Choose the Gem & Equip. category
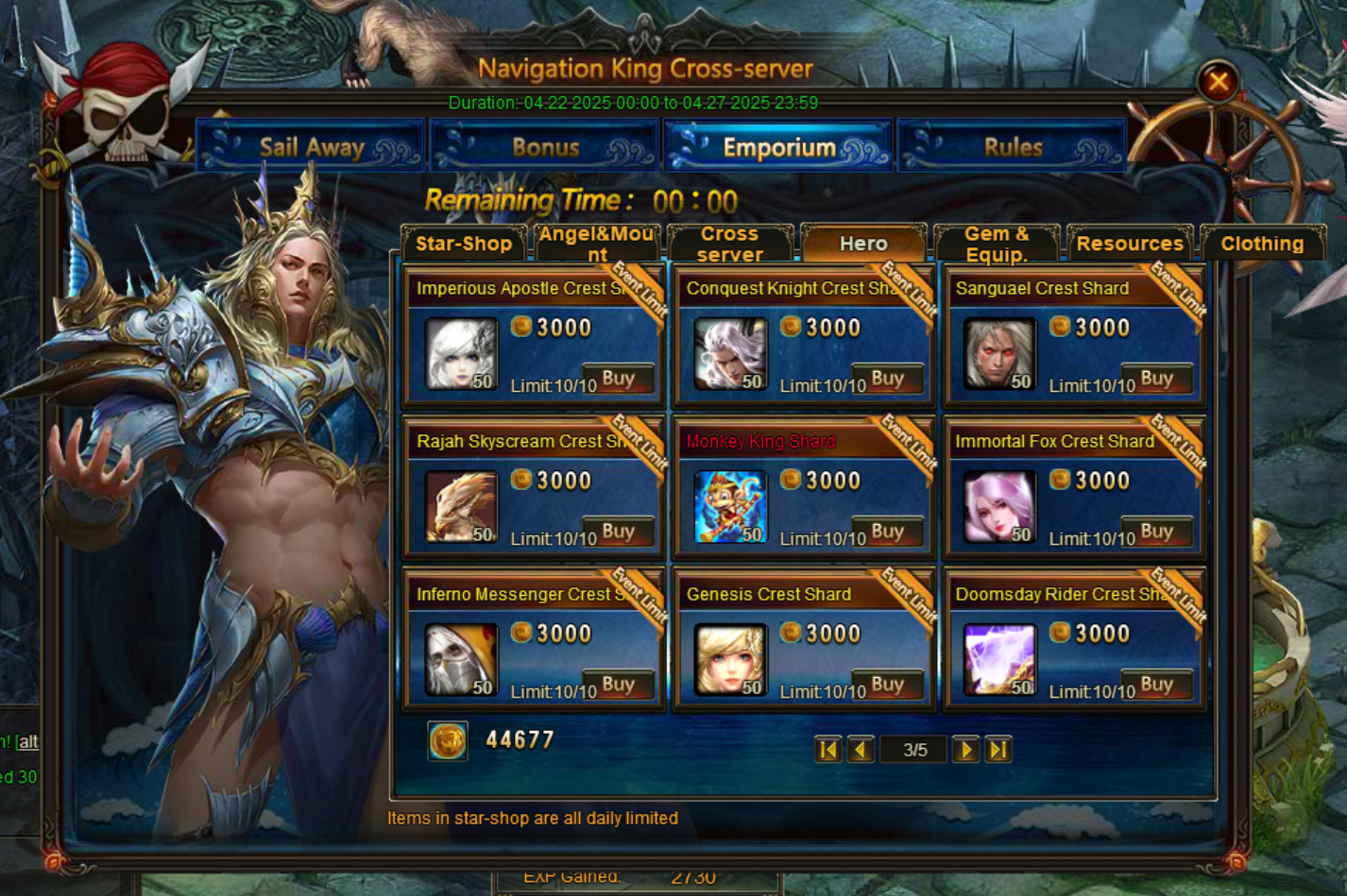 click(x=997, y=244)
